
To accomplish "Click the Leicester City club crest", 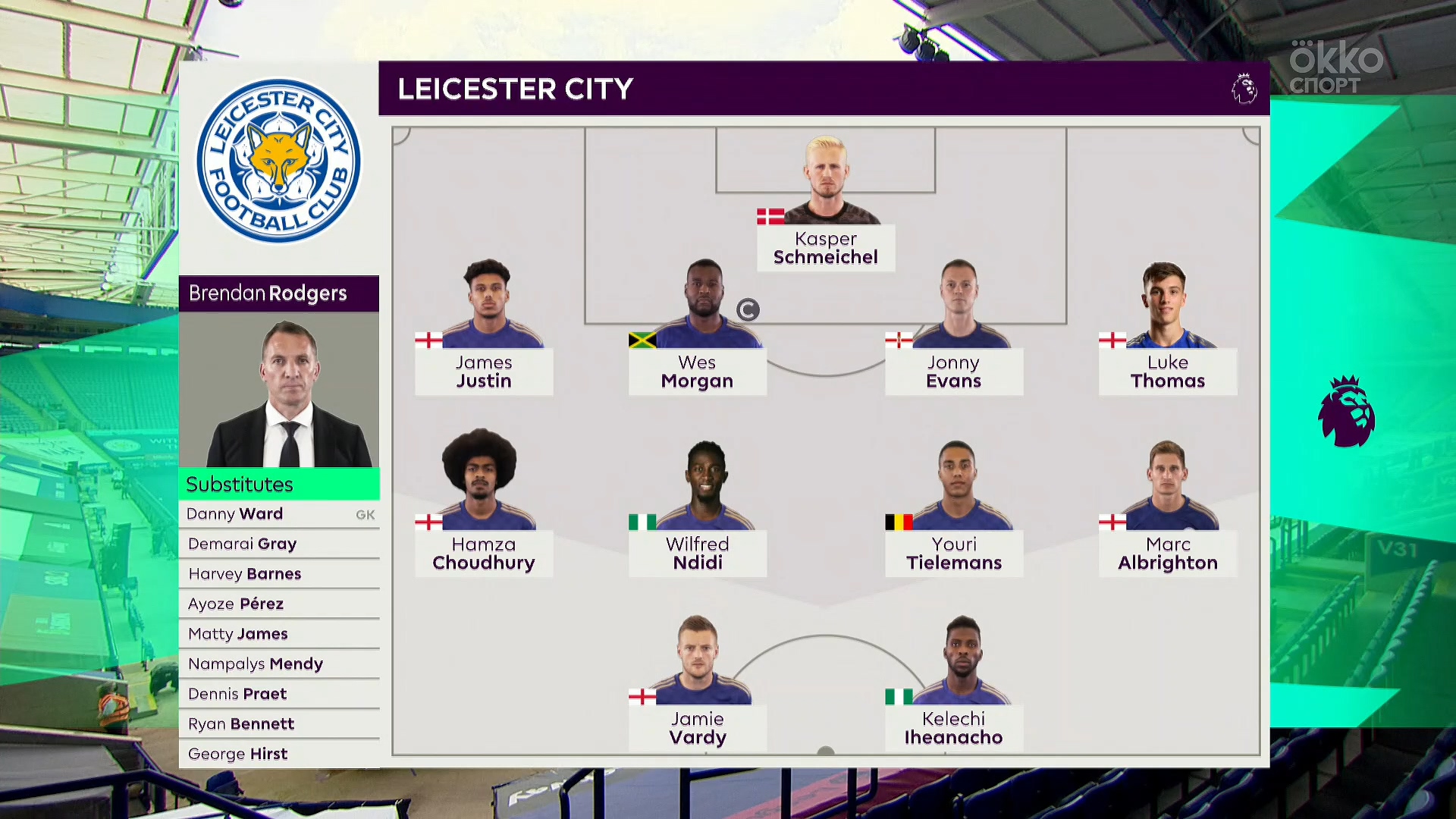I will 279,161.
